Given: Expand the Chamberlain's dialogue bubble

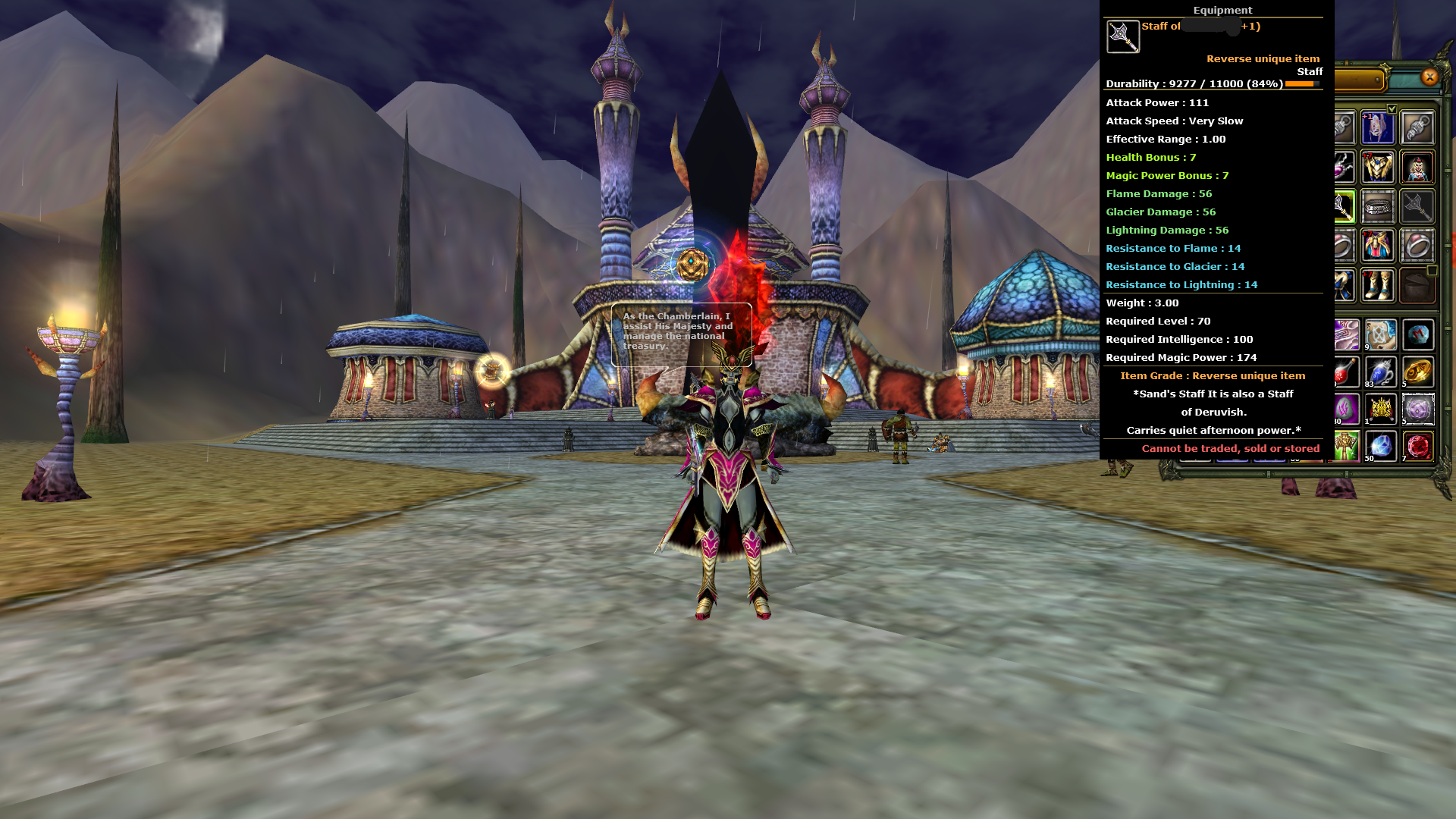Looking at the screenshot, I should [x=680, y=332].
